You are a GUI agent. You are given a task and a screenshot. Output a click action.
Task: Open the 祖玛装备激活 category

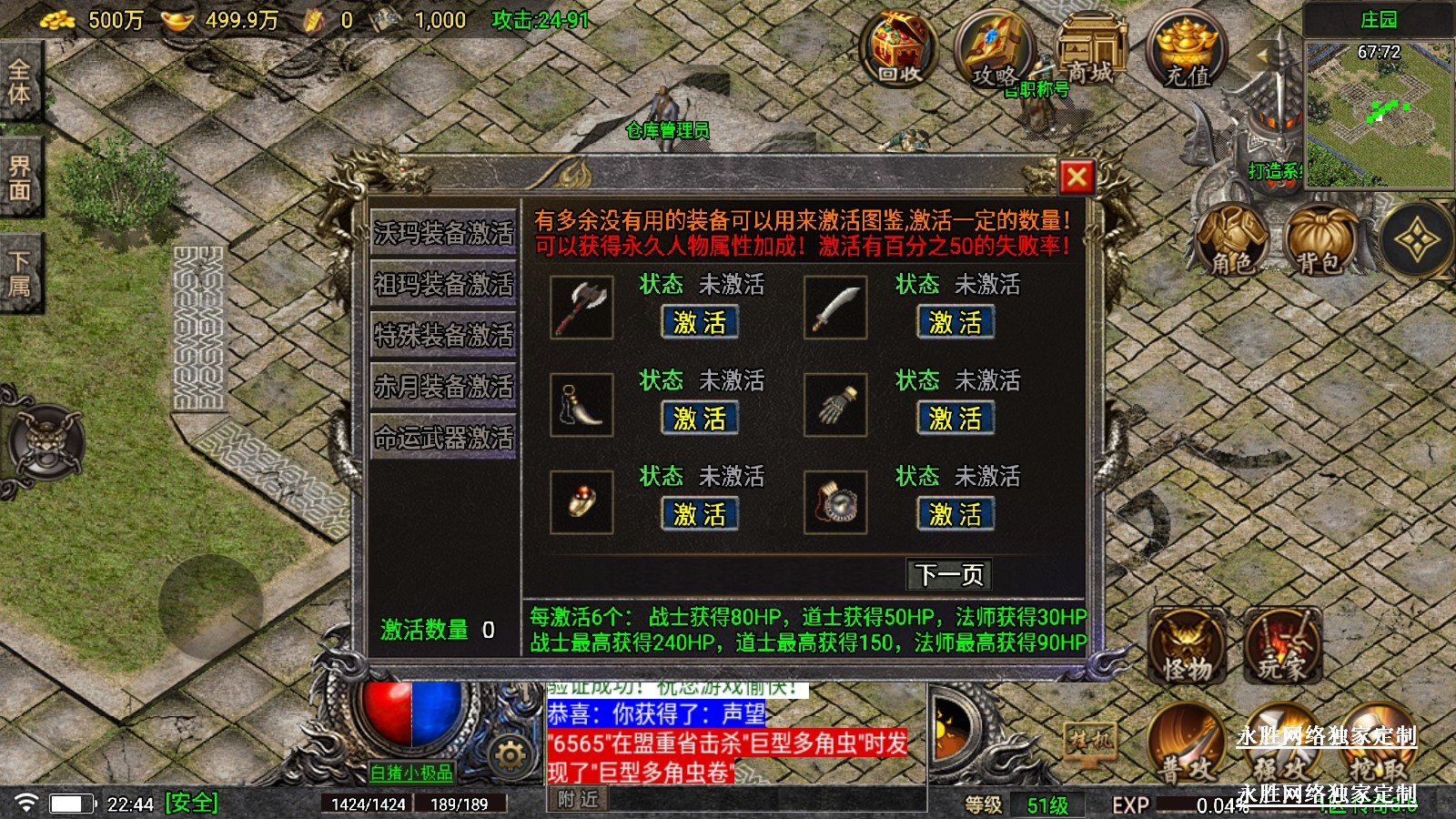443,285
